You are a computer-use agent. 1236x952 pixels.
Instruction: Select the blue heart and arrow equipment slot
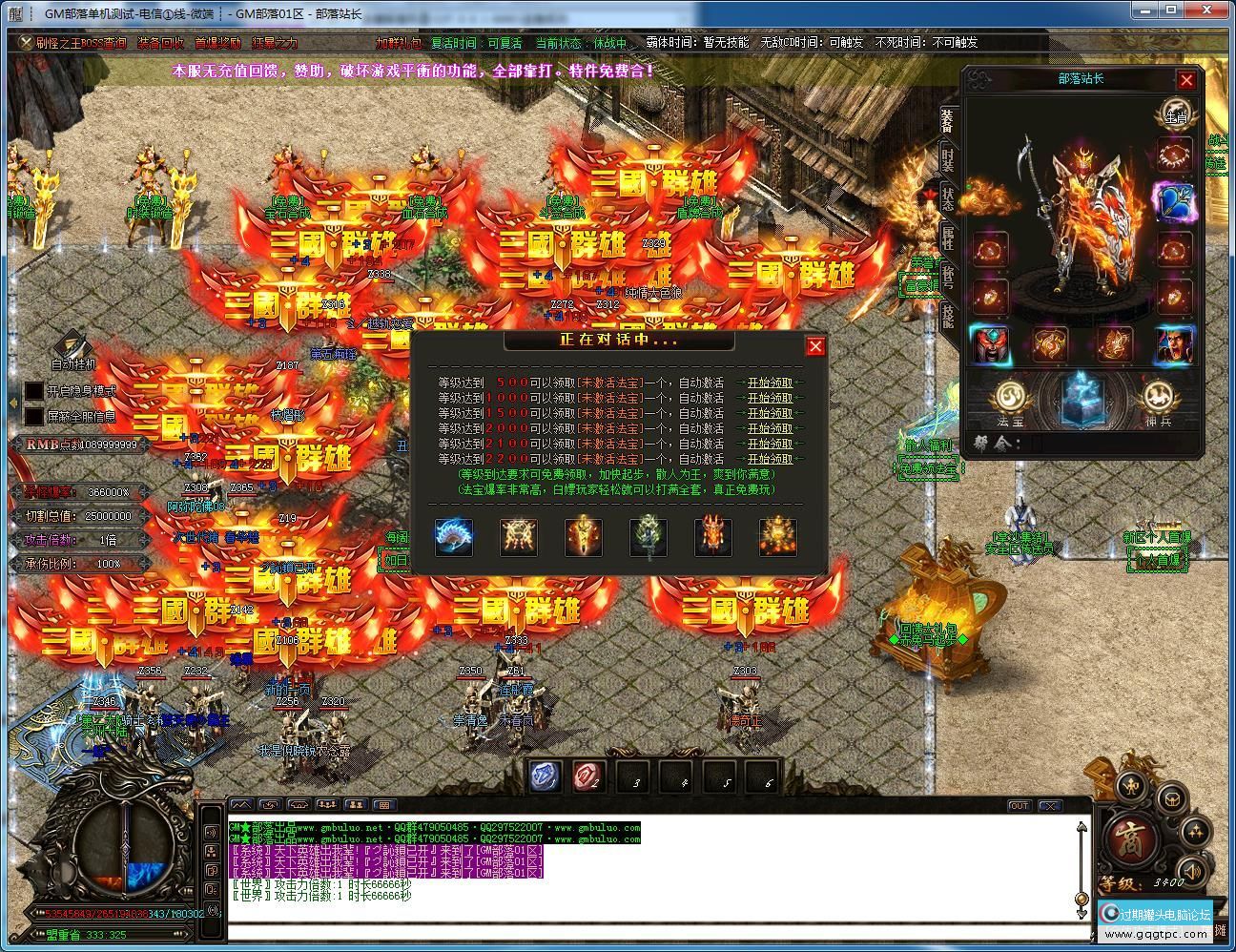pos(1174,201)
